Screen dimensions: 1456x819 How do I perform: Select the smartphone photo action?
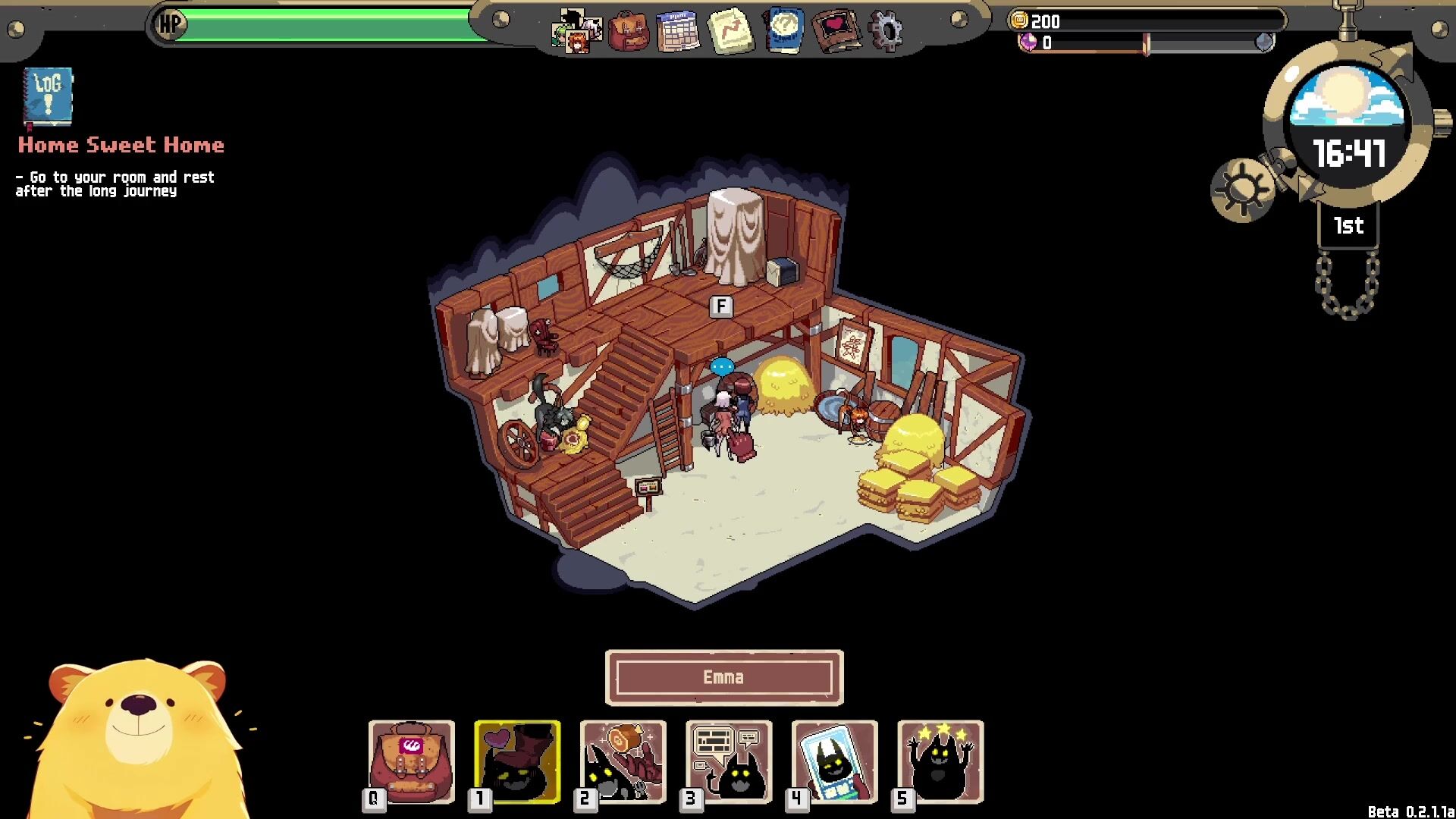pos(834,761)
